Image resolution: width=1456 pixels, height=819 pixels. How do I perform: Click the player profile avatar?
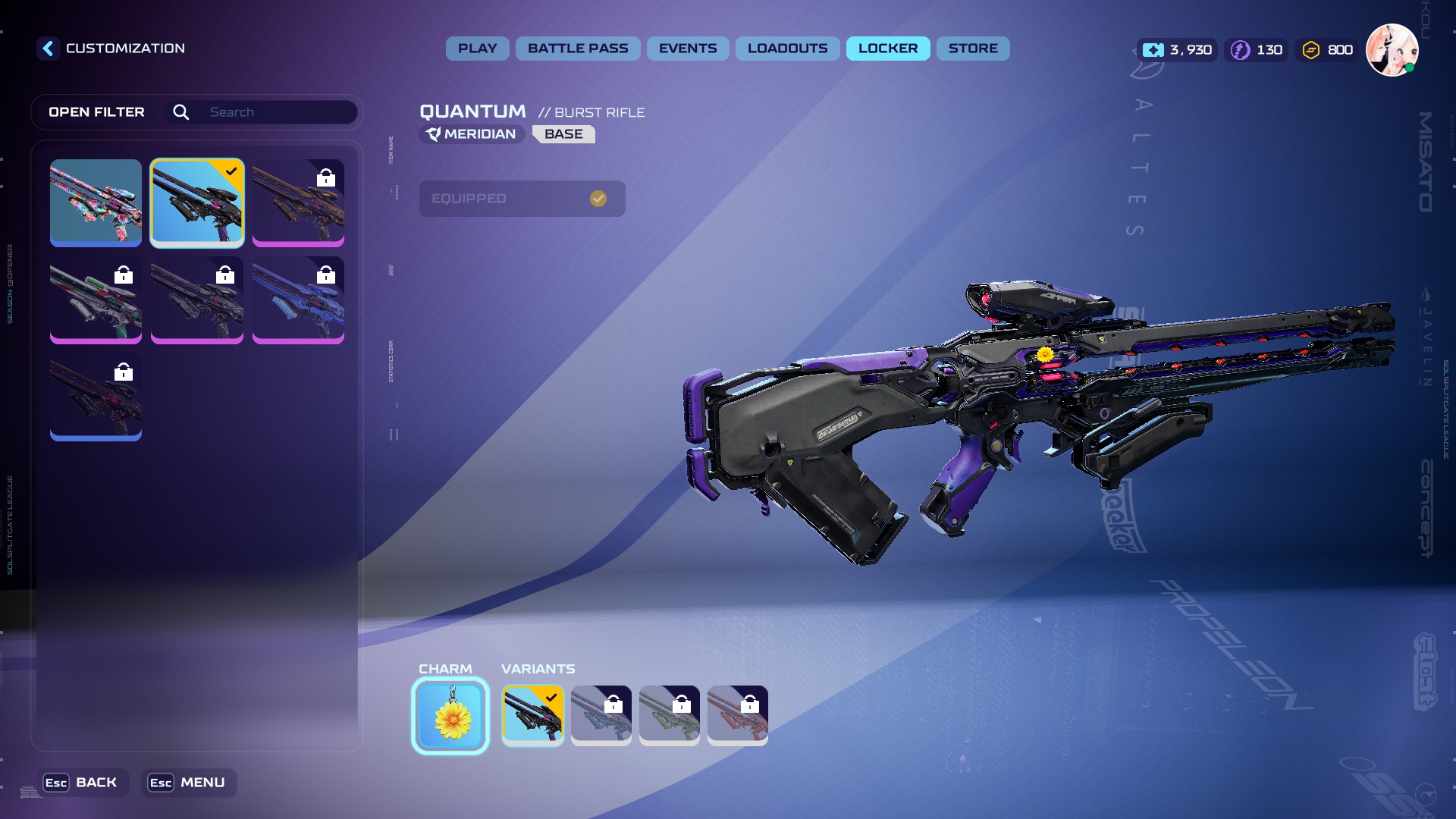point(1392,50)
